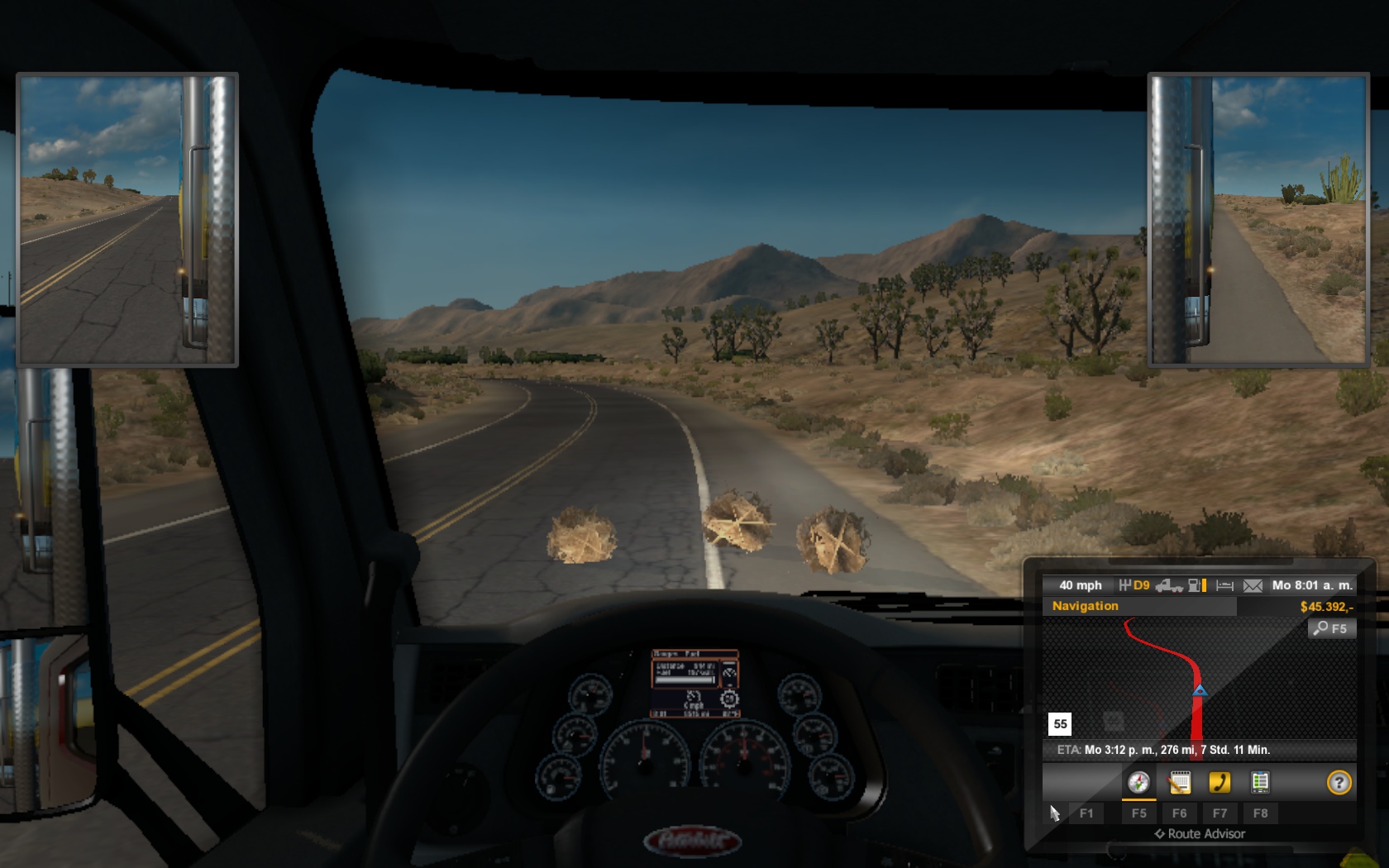This screenshot has width=1389, height=868.
Task: Open the mail envelope icon
Action: click(1253, 585)
